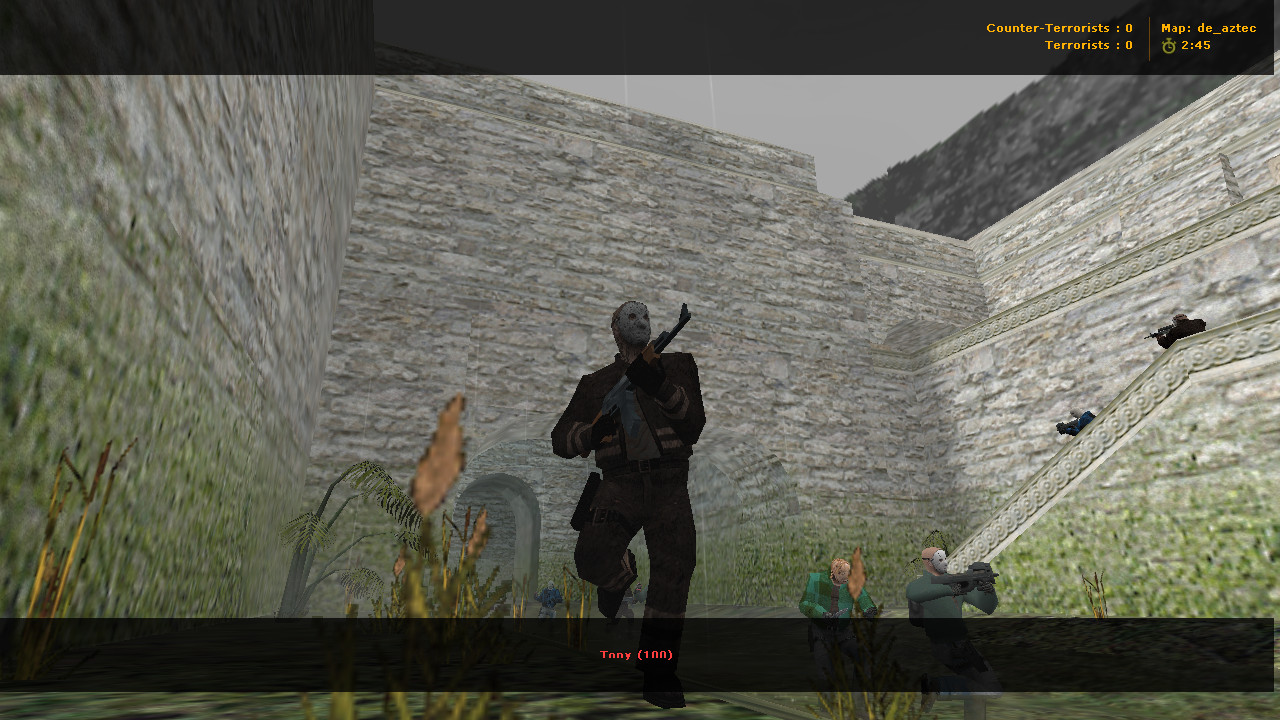Select the Terrorists scoreboard entry
The height and width of the screenshot is (720, 1280).
click(x=1088, y=44)
